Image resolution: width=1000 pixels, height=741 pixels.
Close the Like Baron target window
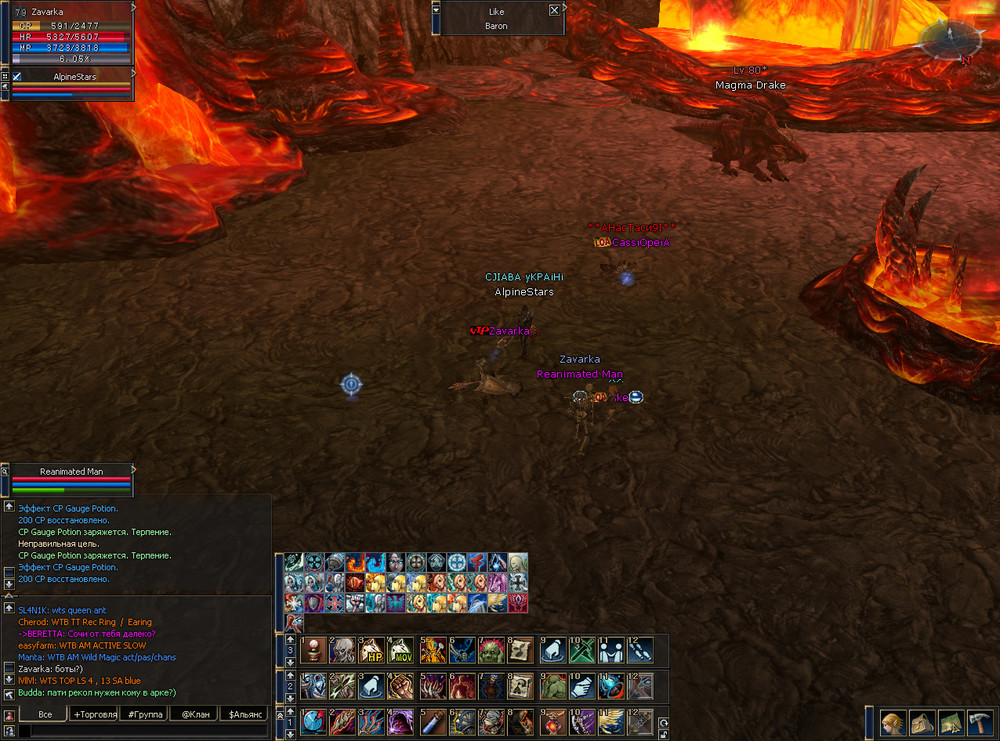tap(555, 10)
